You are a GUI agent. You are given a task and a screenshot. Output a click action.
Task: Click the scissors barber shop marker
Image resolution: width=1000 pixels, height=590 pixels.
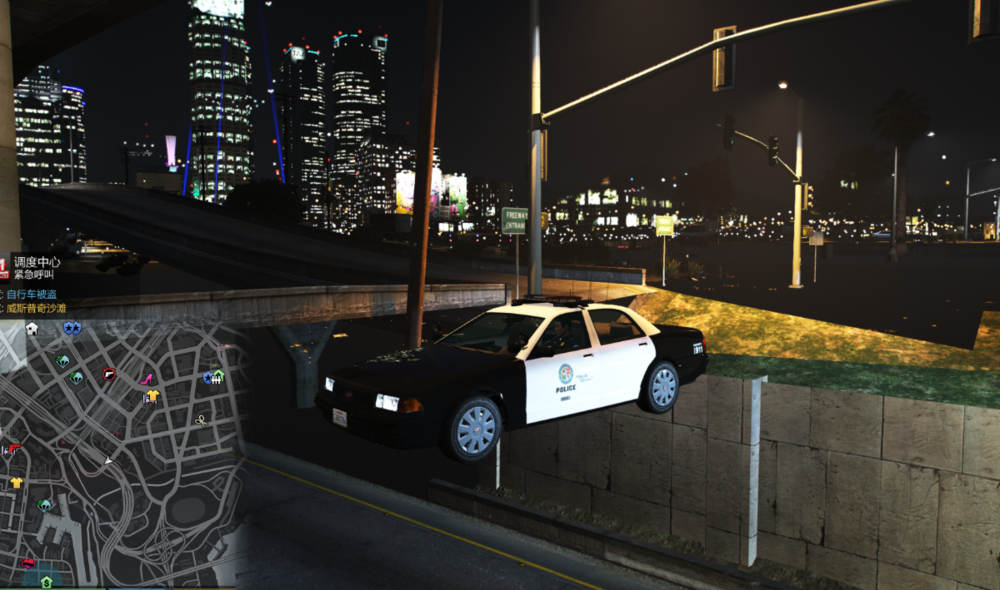tap(201, 420)
